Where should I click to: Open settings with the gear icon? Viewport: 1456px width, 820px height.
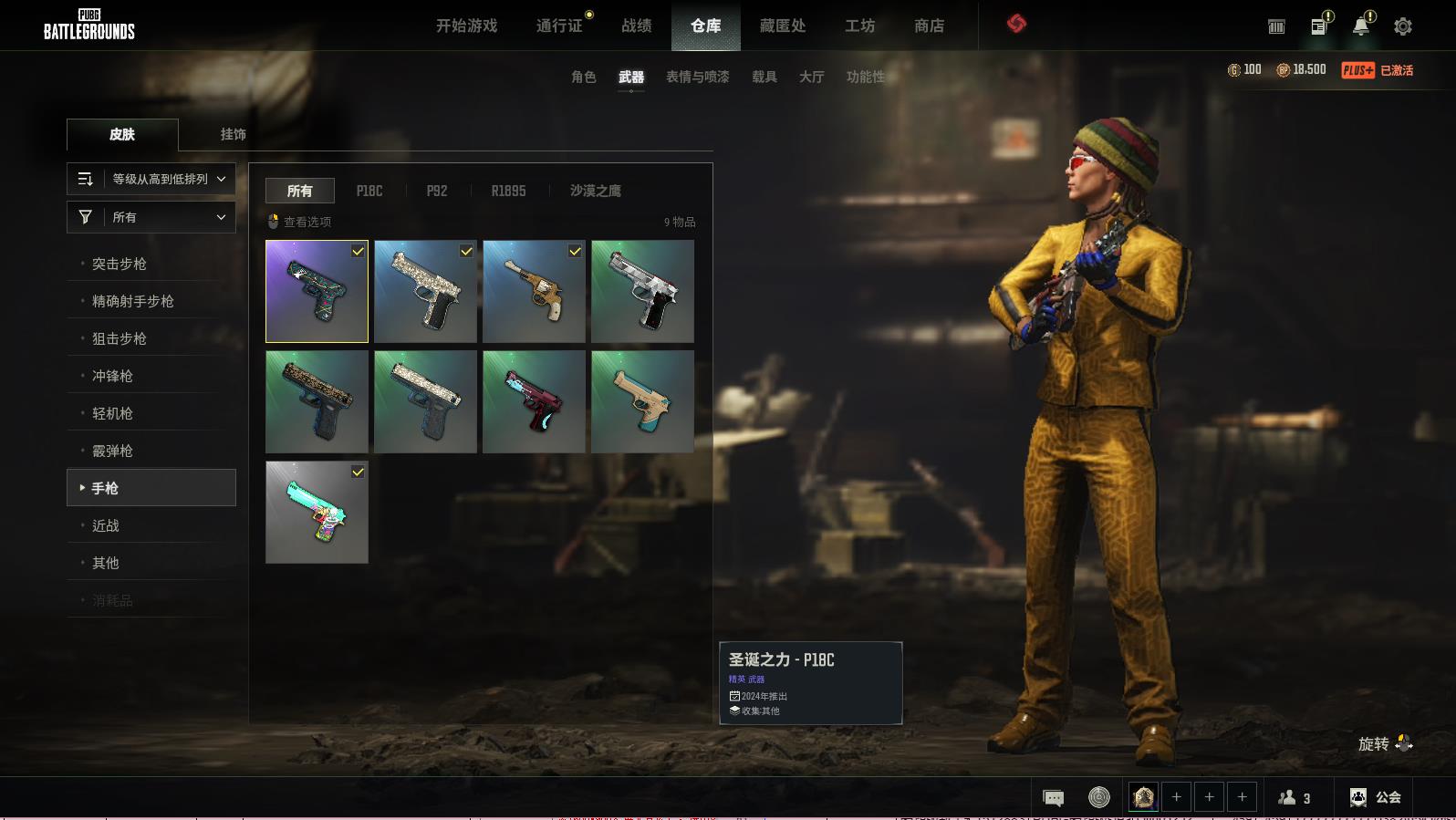[1402, 26]
